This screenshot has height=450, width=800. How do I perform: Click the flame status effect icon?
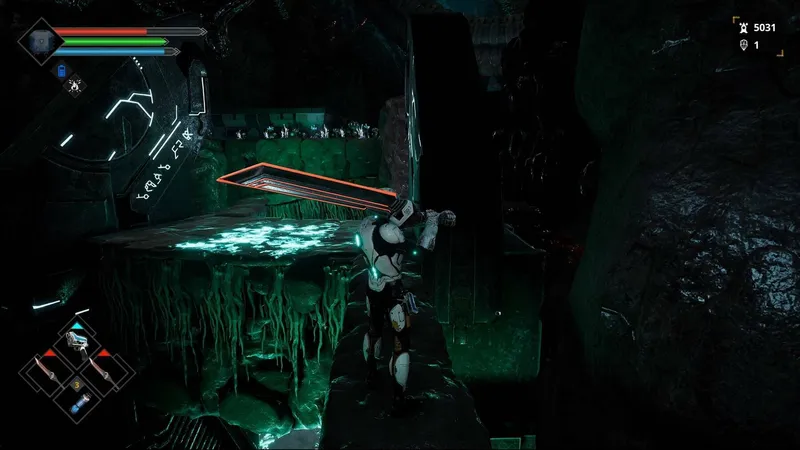tap(76, 85)
